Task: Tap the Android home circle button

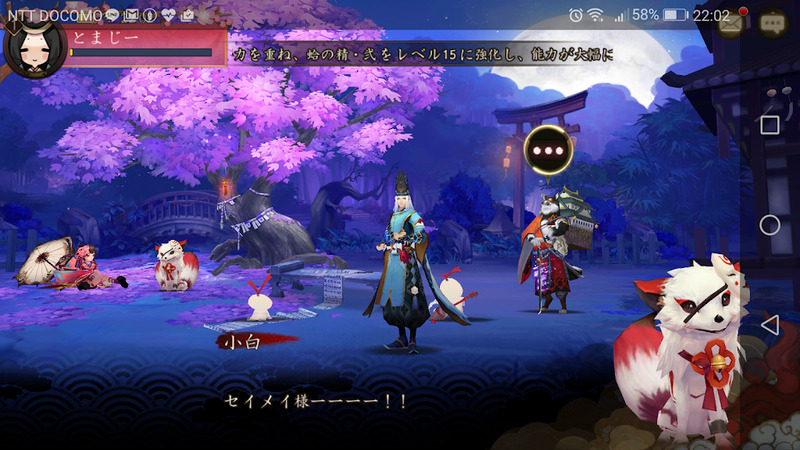Action: click(769, 225)
